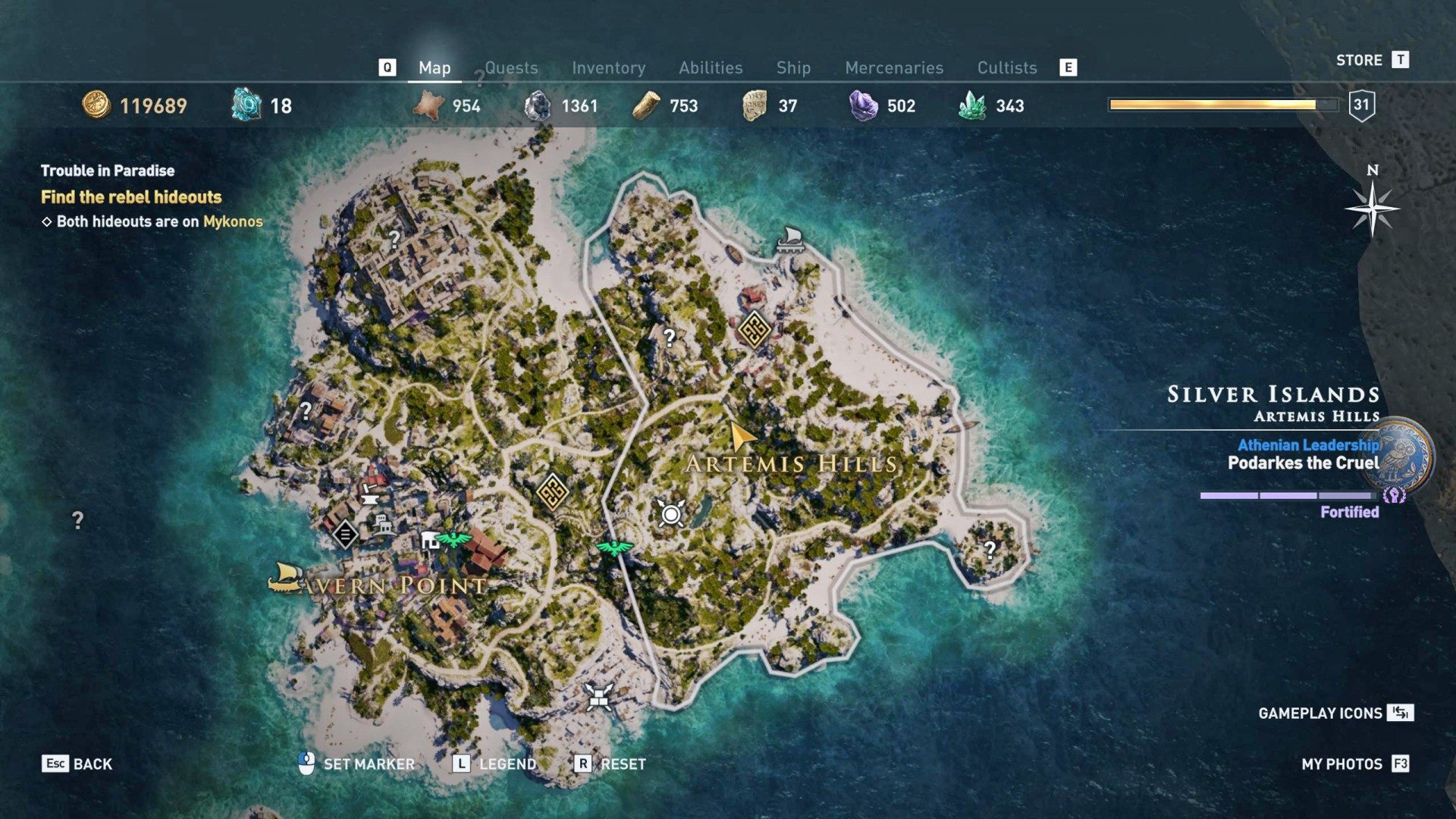Open the Inventory tab
The width and height of the screenshot is (1456, 819).
click(608, 68)
